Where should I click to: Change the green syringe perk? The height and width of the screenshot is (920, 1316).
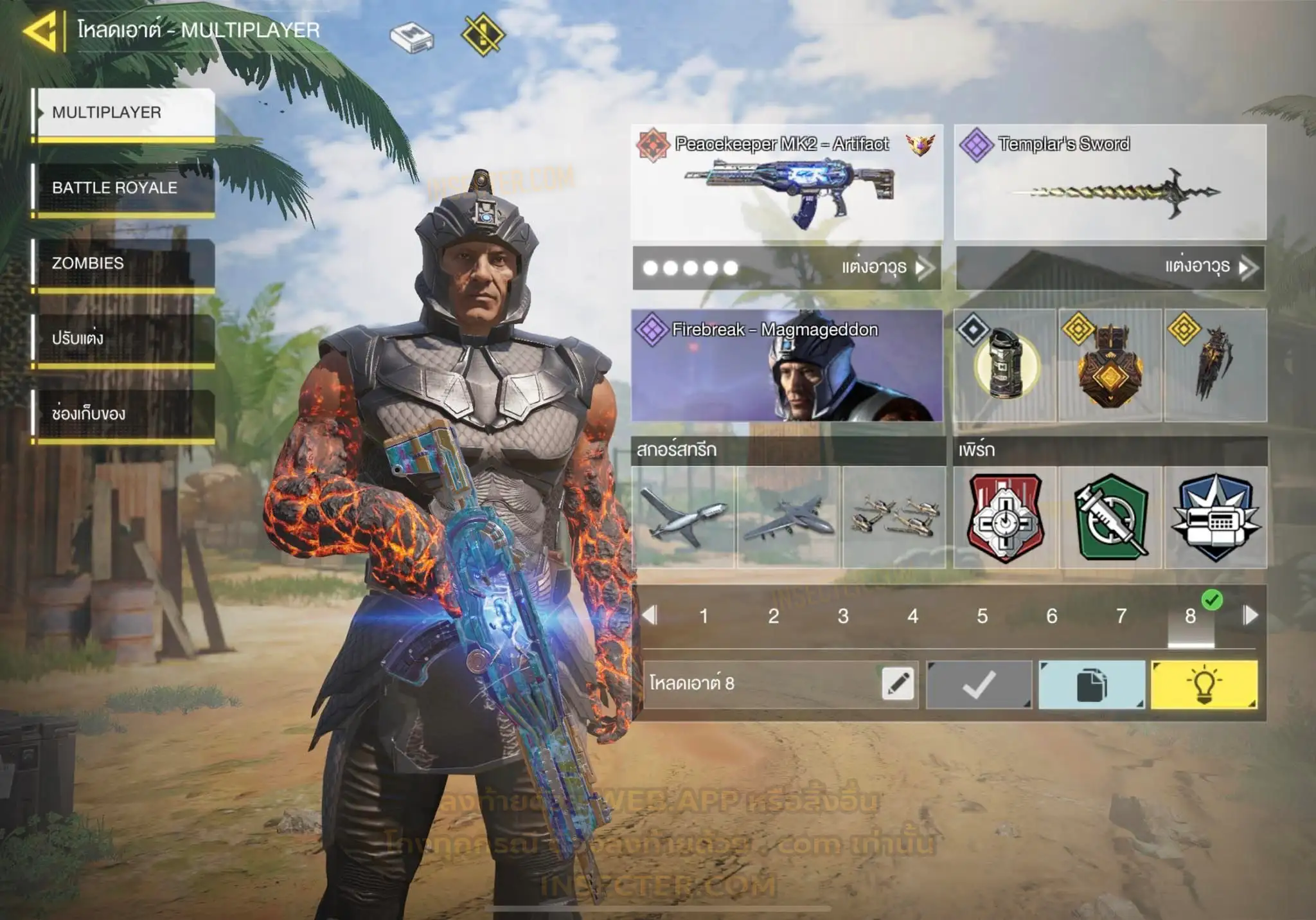1110,518
